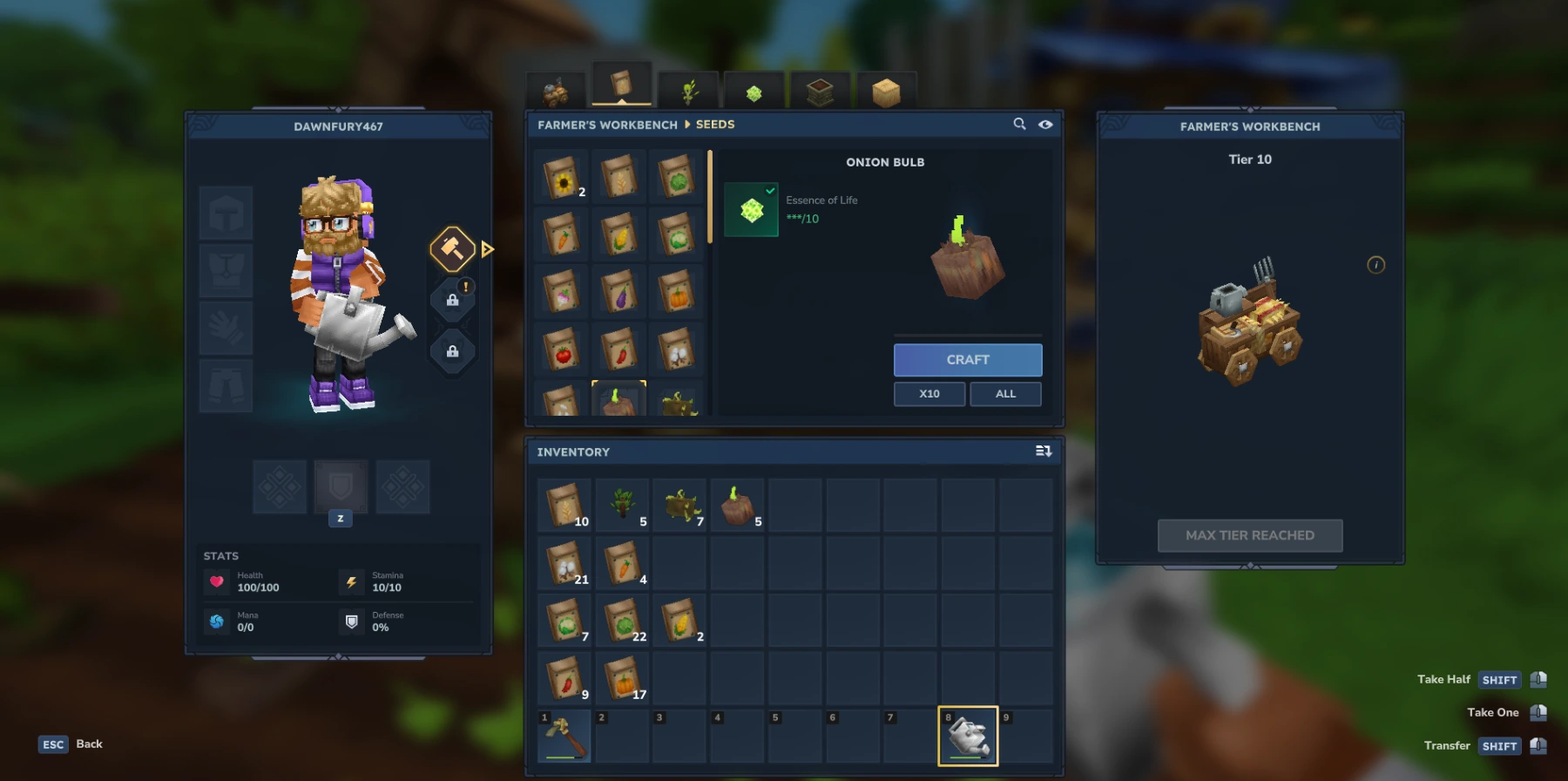1568x781 pixels.
Task: Click the X10 craft button
Action: 929,393
